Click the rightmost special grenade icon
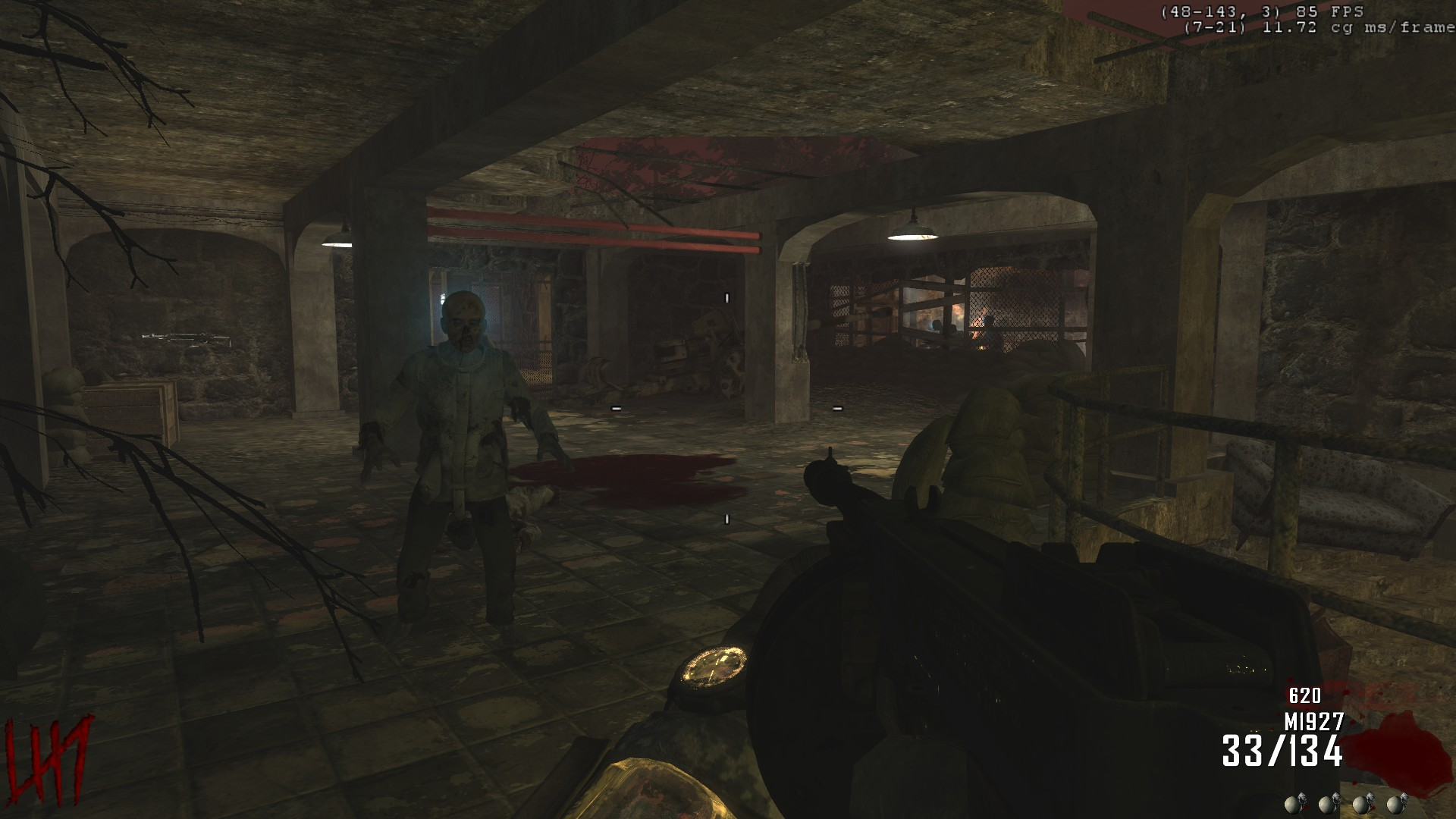The image size is (1456, 819). coord(1404,799)
